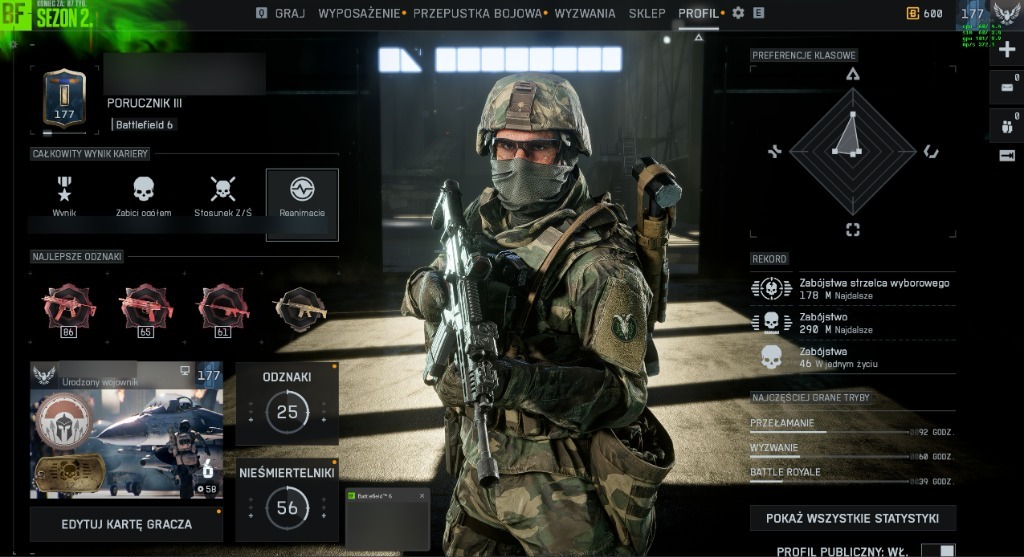Image resolution: width=1024 pixels, height=557 pixels.
Task: Open the ODZNAKI badges panel
Action: [287, 402]
